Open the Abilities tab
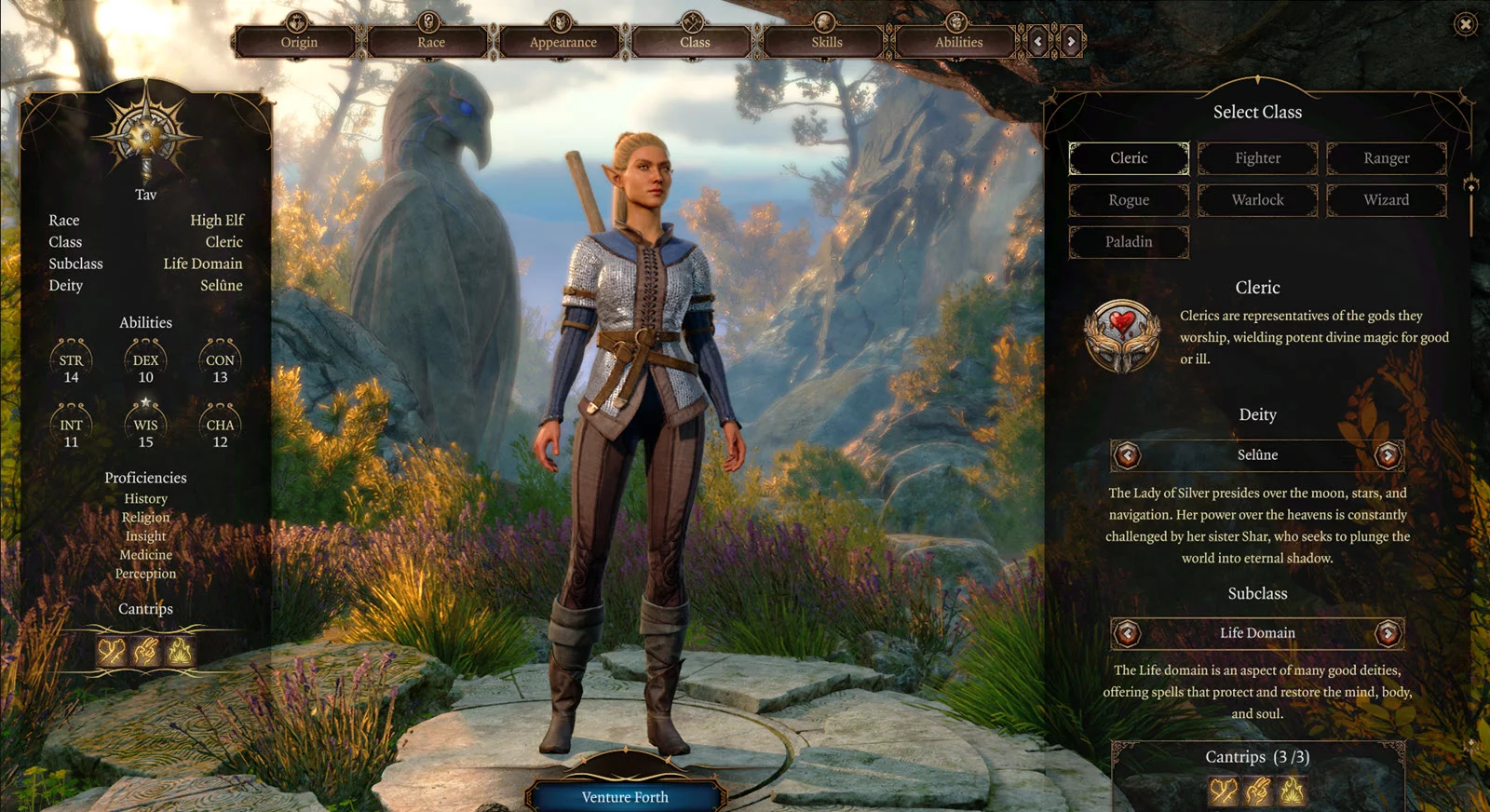This screenshot has width=1490, height=812. (x=958, y=42)
